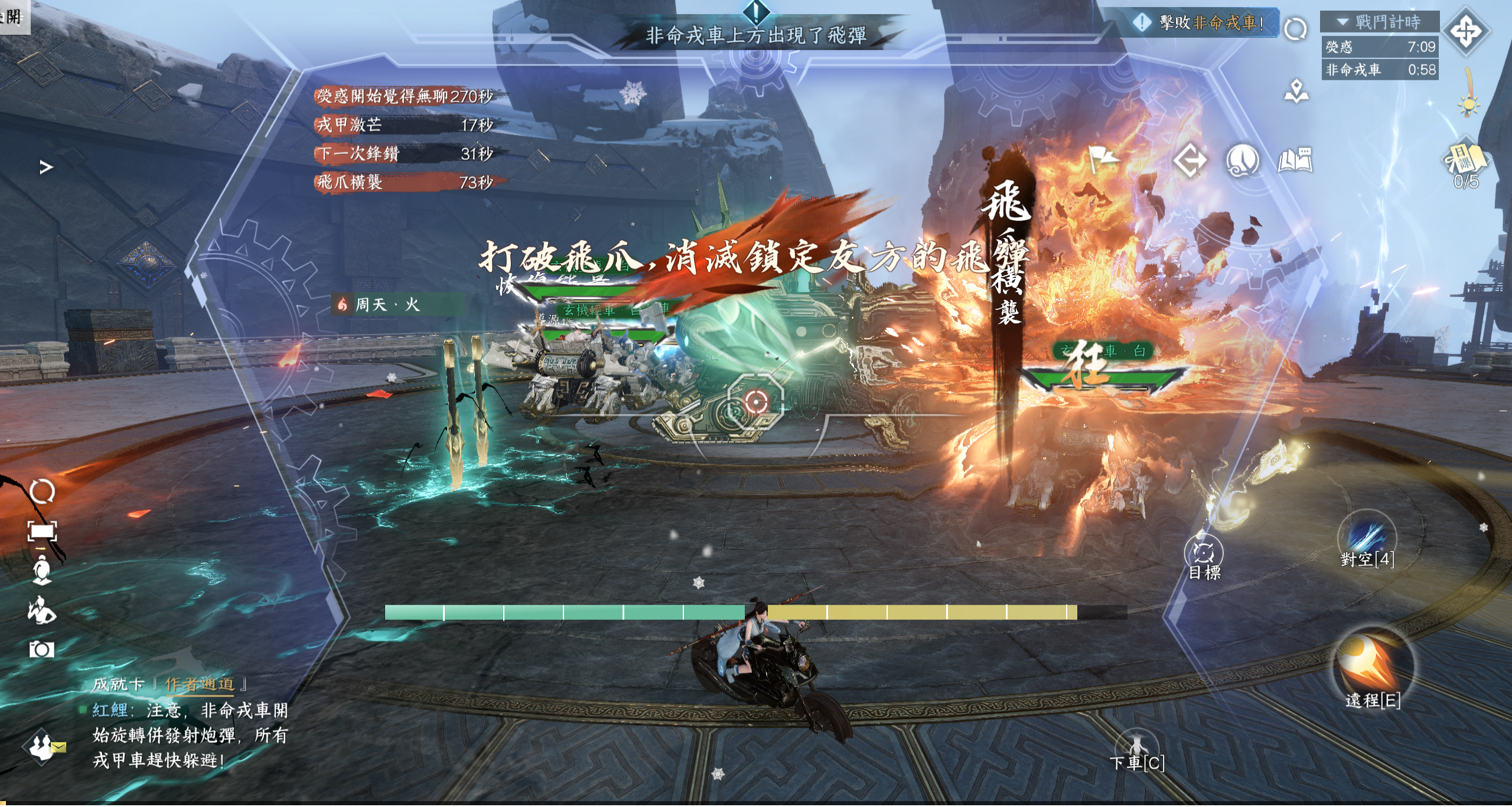
Task: Use the 對空 anti-air skill
Action: (x=1367, y=538)
